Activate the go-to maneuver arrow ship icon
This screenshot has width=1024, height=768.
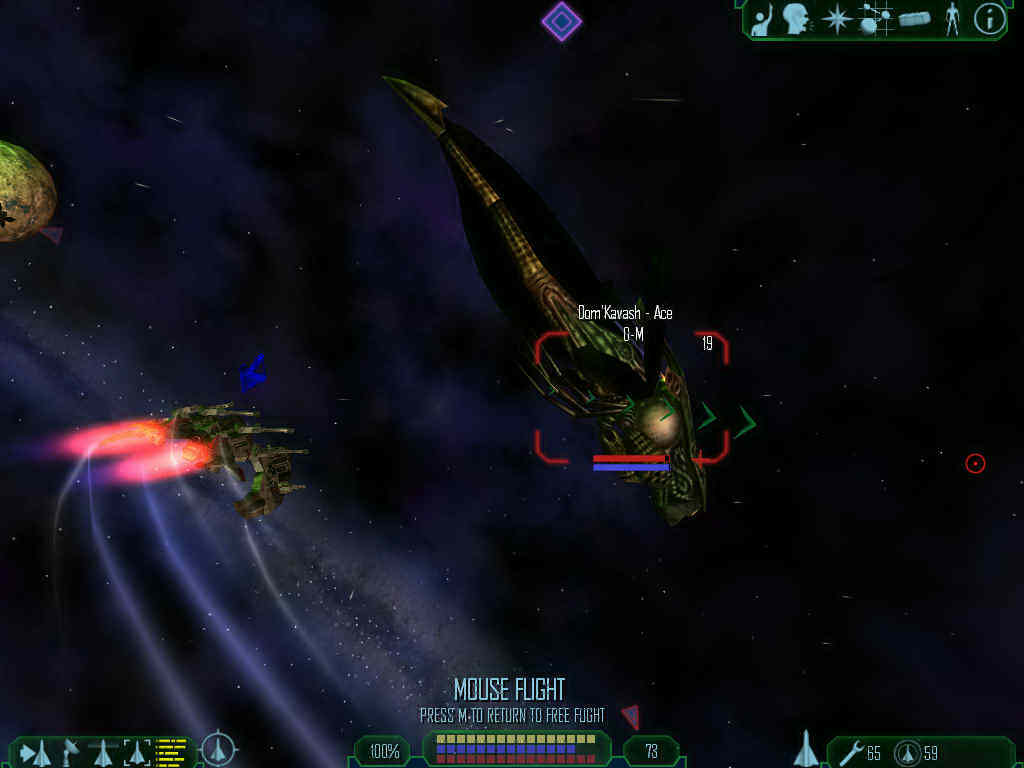pyautogui.click(x=36, y=751)
